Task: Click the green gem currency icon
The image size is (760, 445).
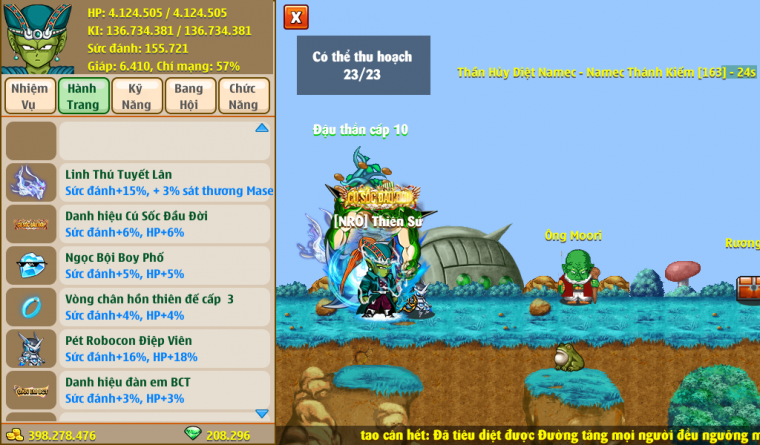Action: tap(193, 435)
